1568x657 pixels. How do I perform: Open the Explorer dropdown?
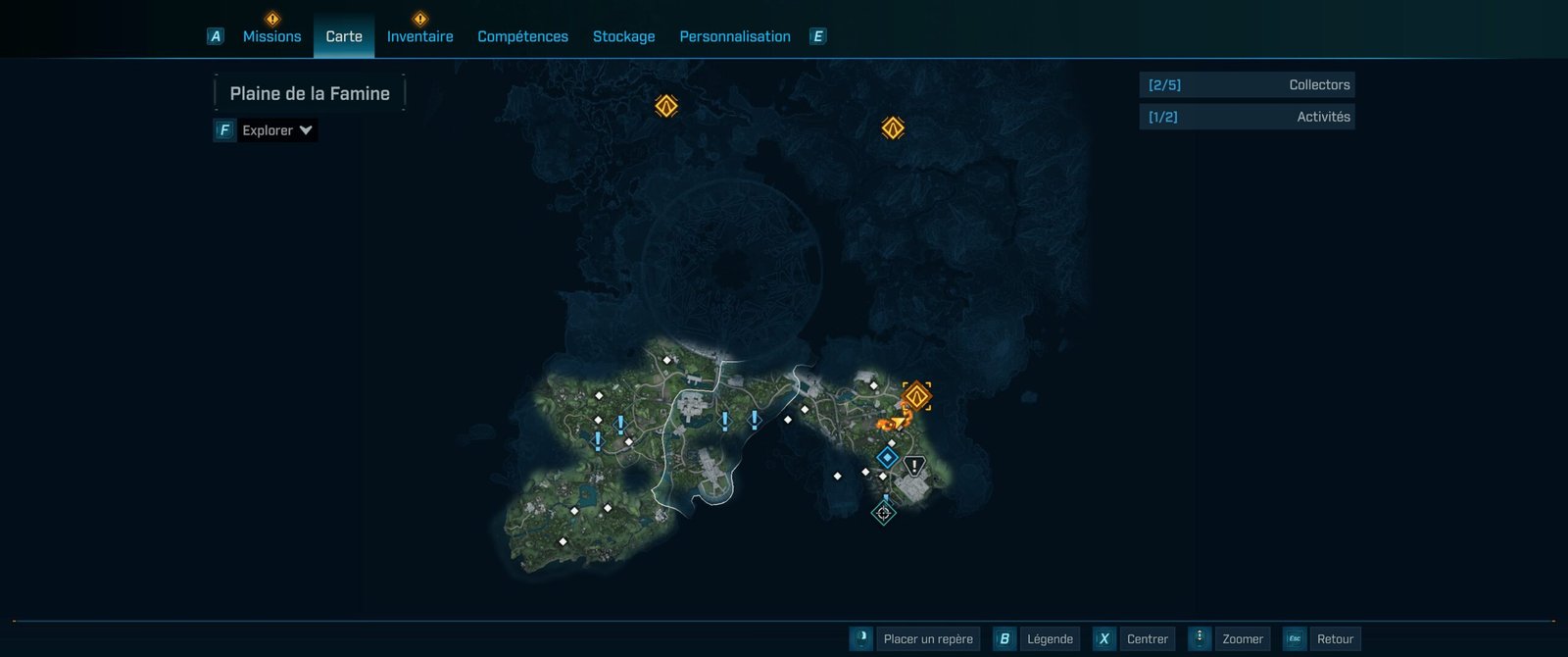pos(277,130)
